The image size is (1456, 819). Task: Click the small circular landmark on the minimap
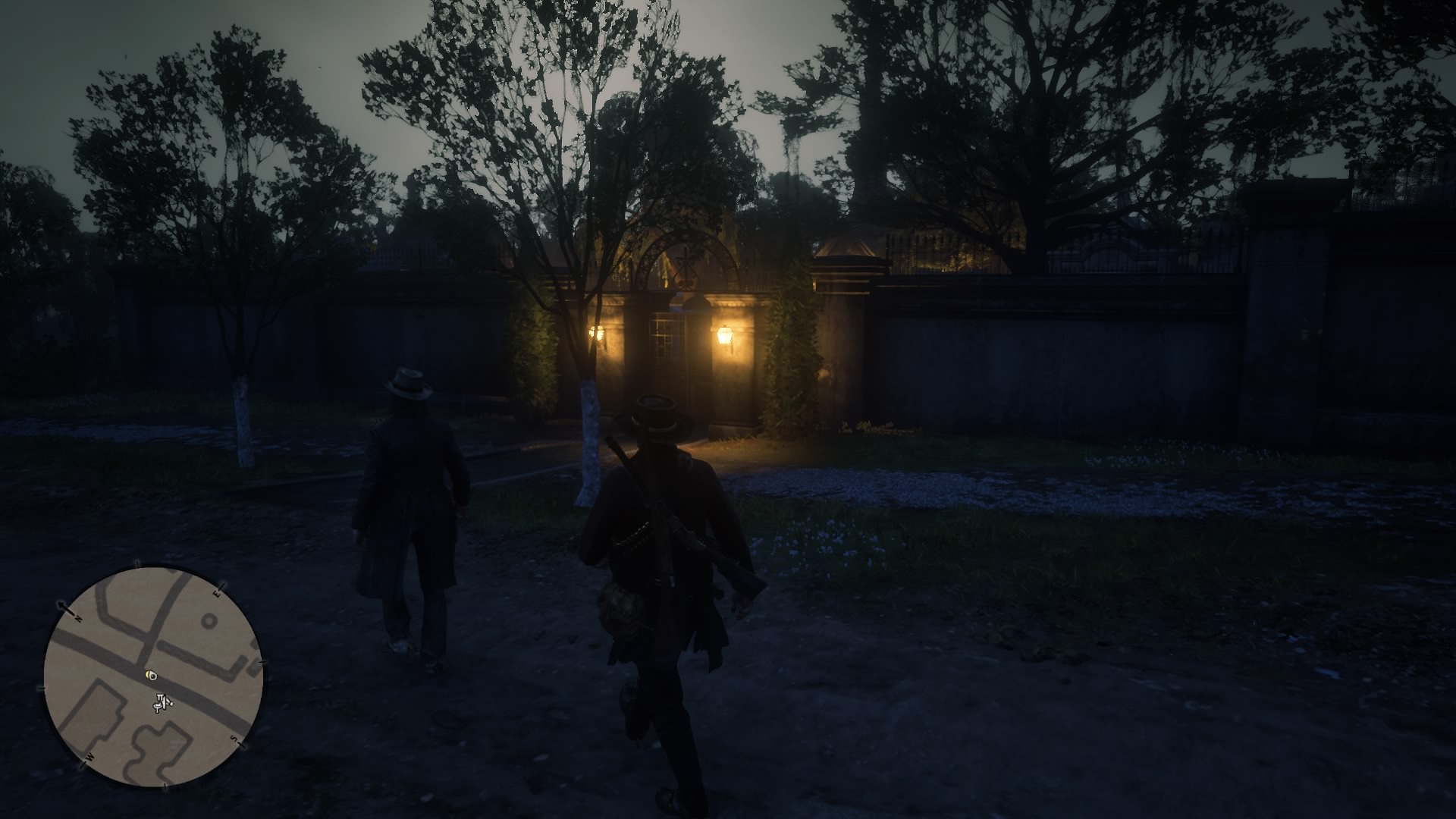[x=209, y=619]
